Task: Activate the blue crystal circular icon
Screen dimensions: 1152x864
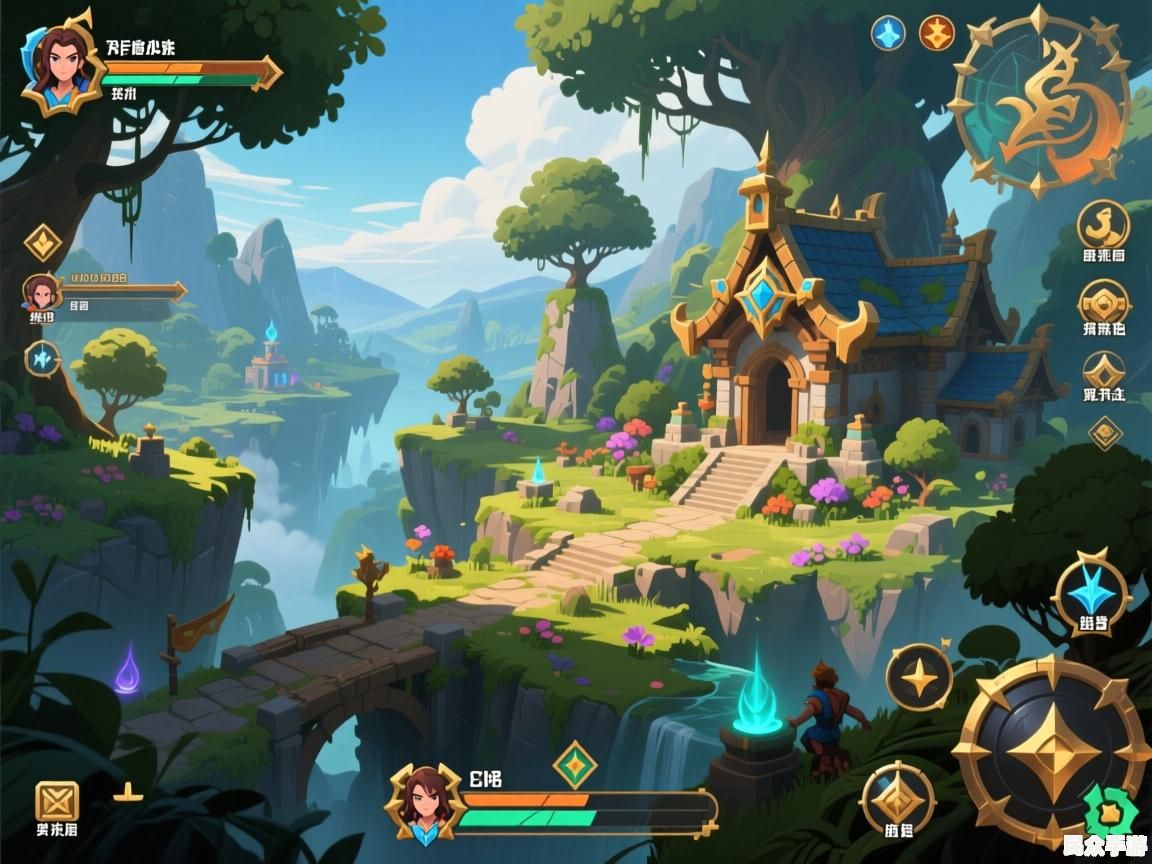Action: [42, 357]
